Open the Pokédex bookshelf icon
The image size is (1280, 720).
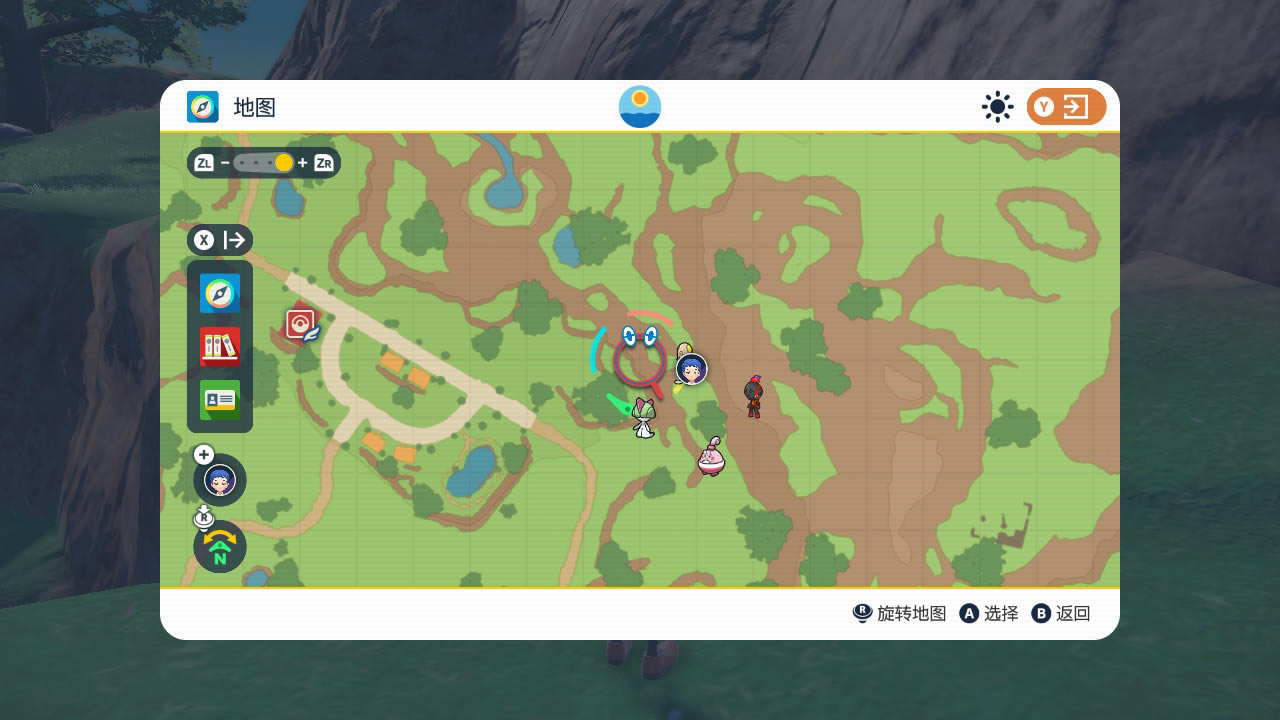click(x=220, y=347)
